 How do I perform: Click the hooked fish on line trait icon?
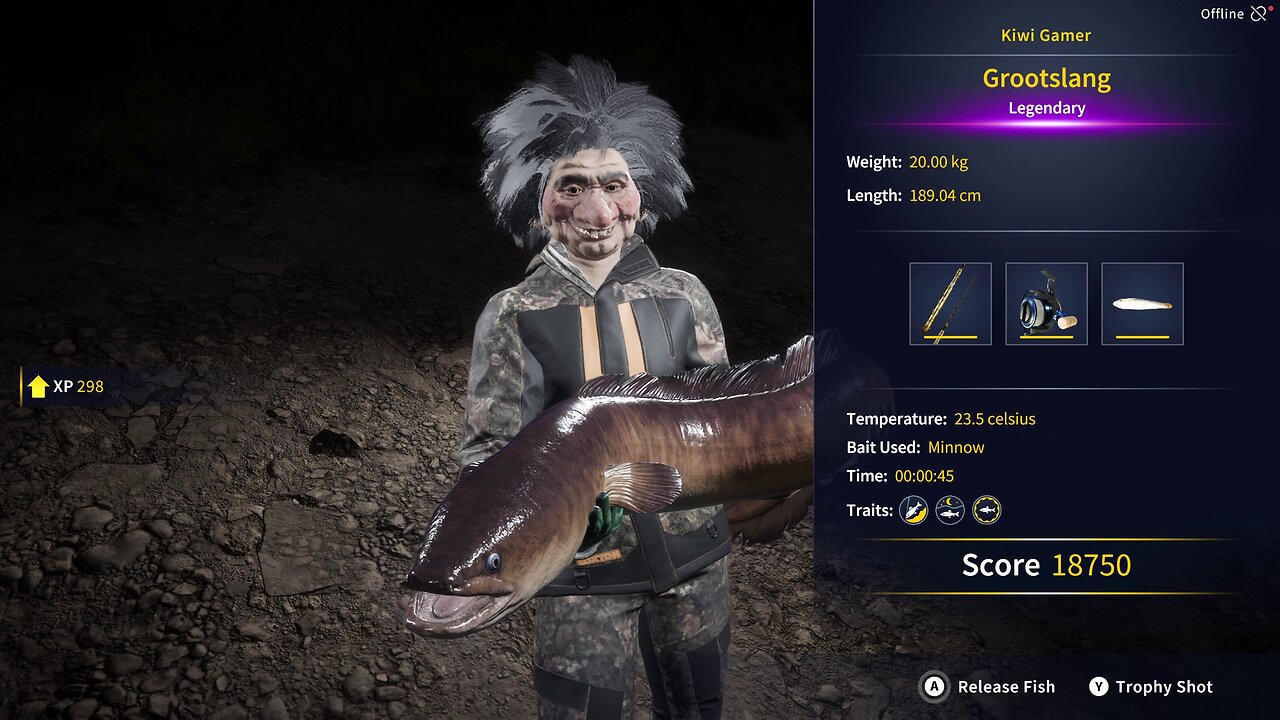coord(913,511)
